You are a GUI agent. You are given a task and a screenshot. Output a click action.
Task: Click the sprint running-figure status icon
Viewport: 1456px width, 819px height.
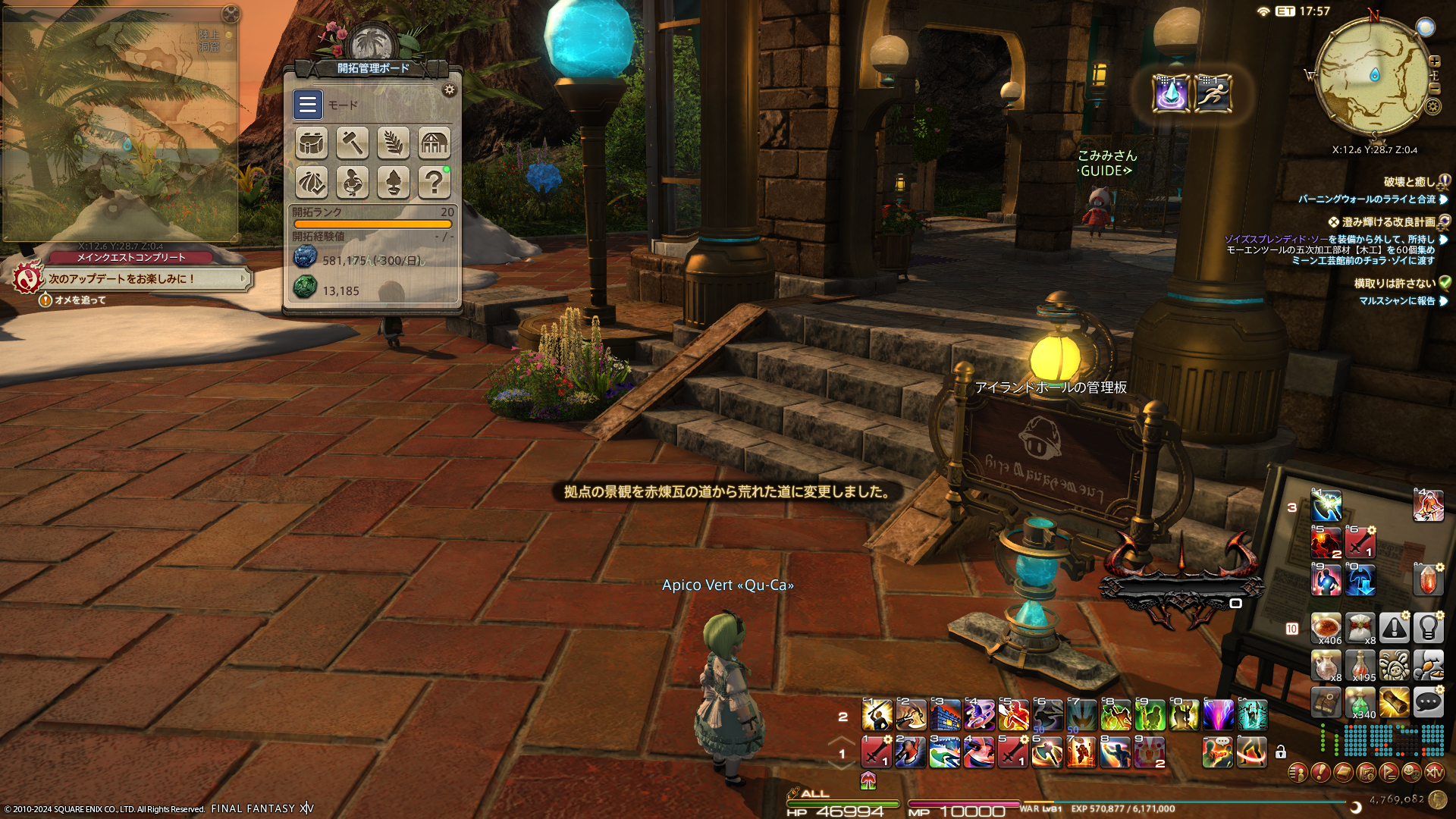click(x=1213, y=94)
